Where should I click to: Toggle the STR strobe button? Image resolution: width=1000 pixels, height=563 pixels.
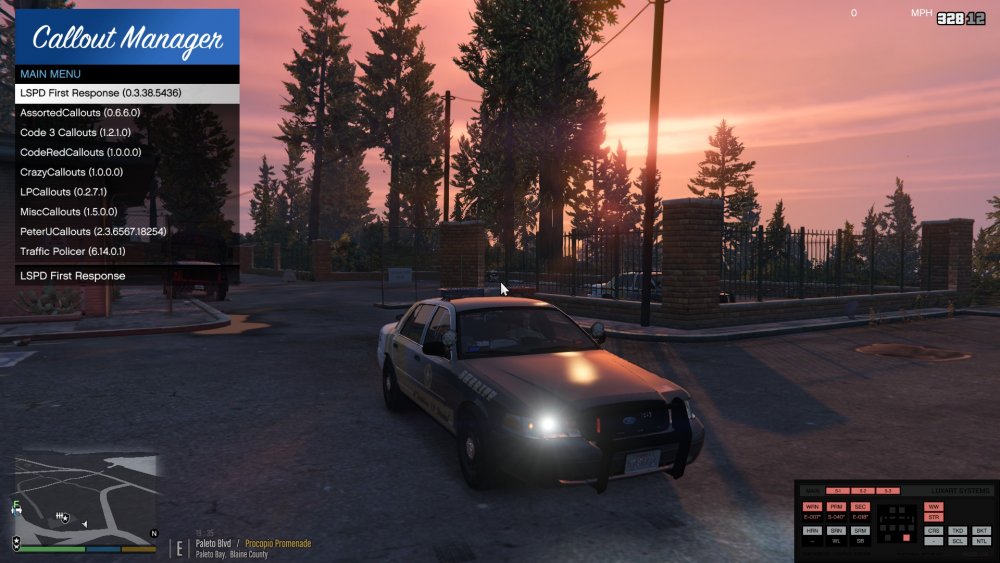click(934, 517)
